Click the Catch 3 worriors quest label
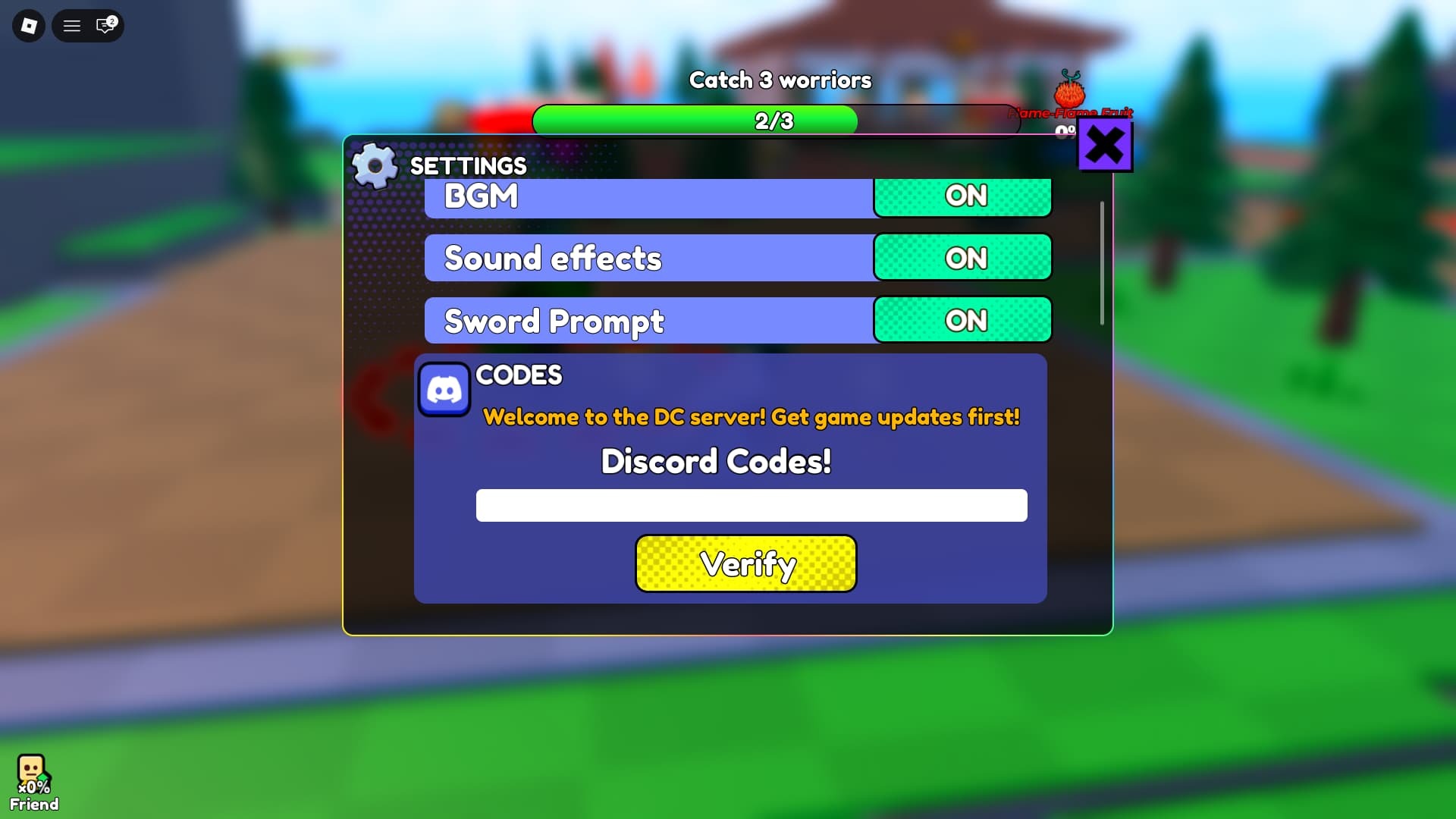1456x819 pixels. pyautogui.click(x=780, y=80)
